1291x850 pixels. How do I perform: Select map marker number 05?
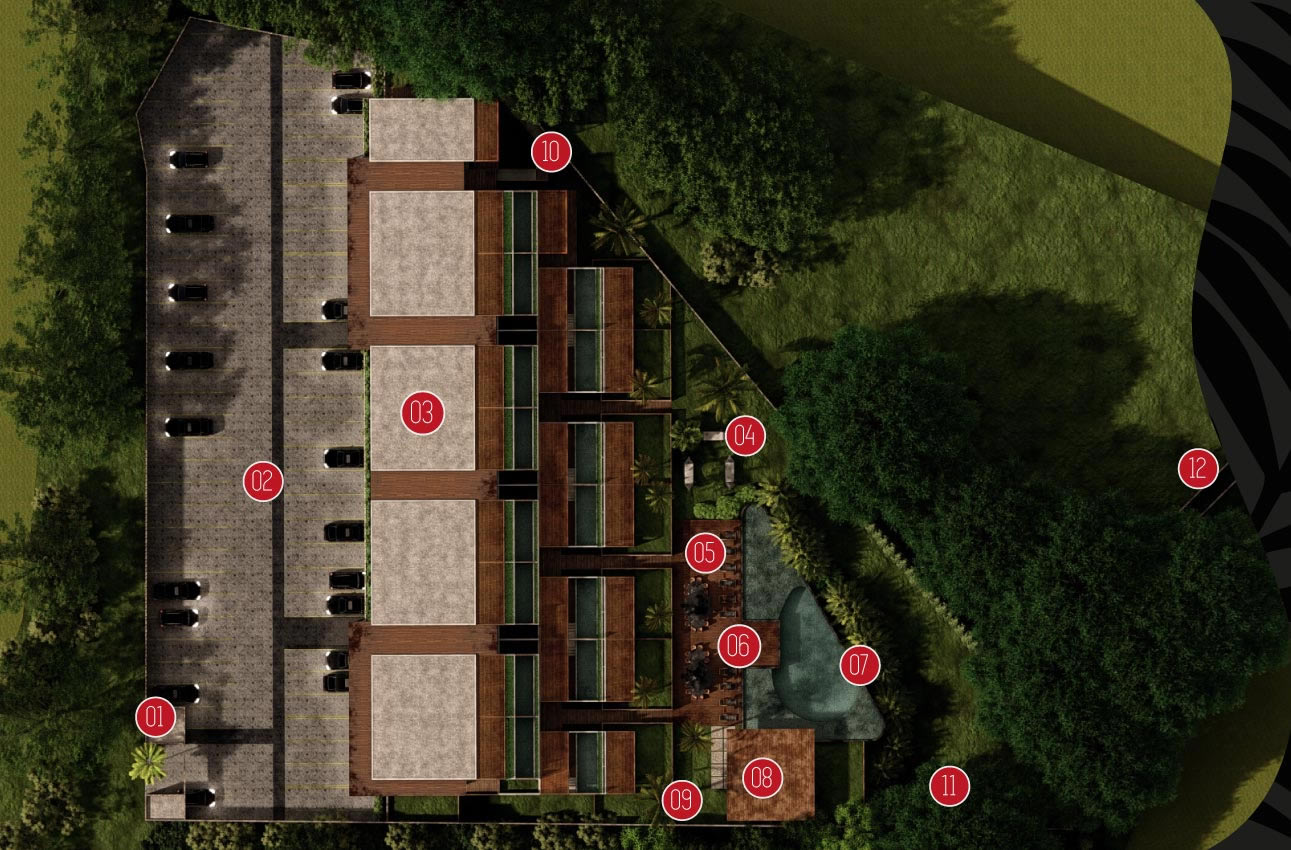pos(705,552)
